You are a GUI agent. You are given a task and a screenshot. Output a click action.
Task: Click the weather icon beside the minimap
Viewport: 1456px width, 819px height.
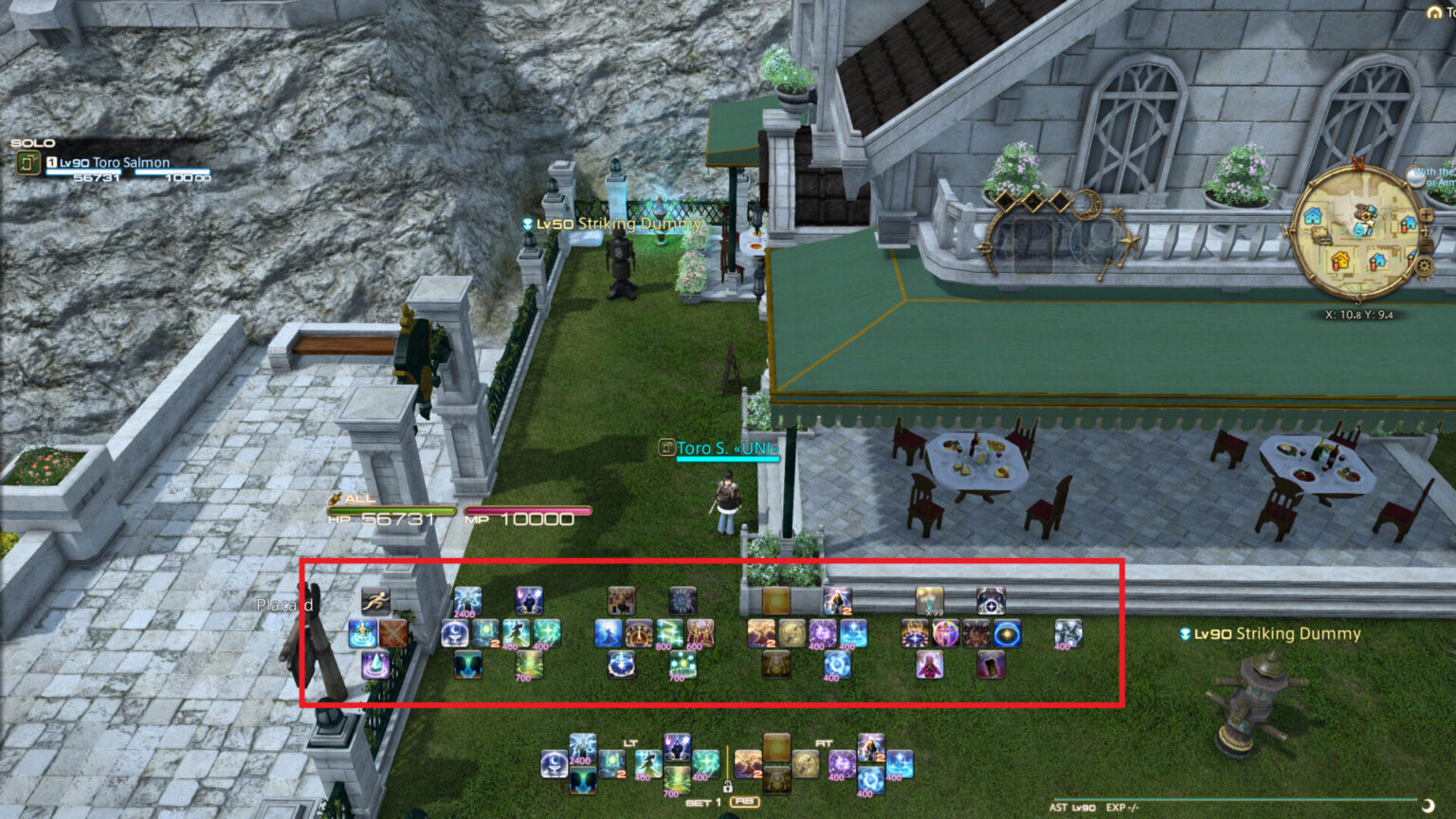[1414, 177]
